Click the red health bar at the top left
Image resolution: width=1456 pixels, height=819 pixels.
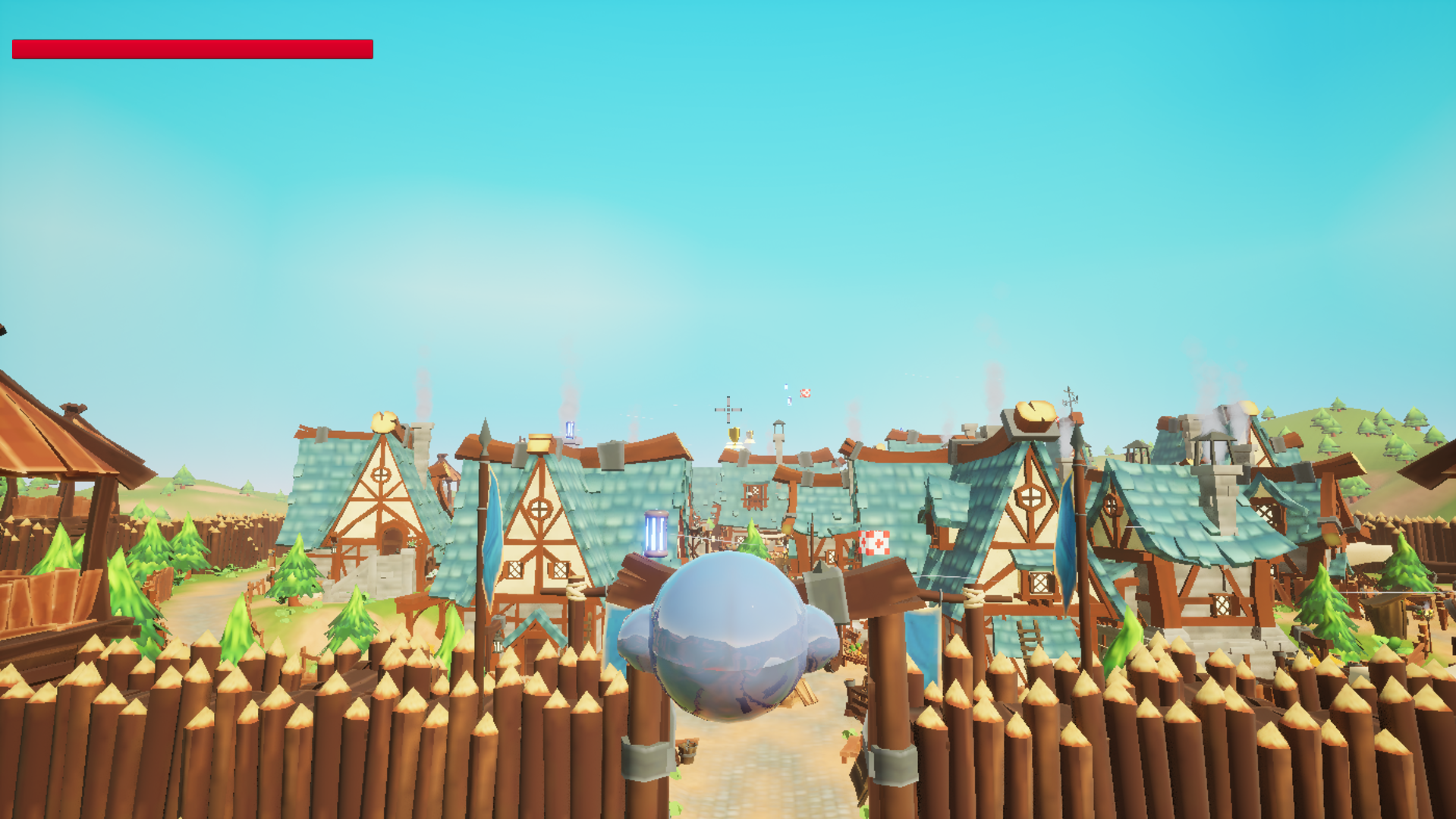190,49
